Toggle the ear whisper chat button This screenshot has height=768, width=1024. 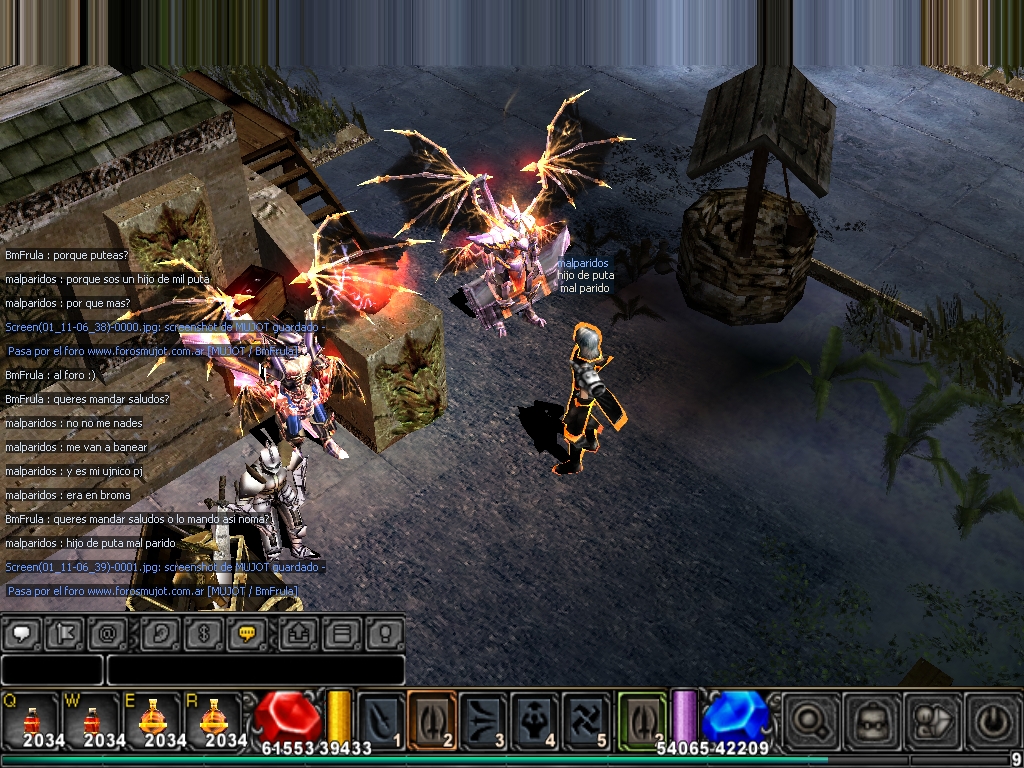161,633
